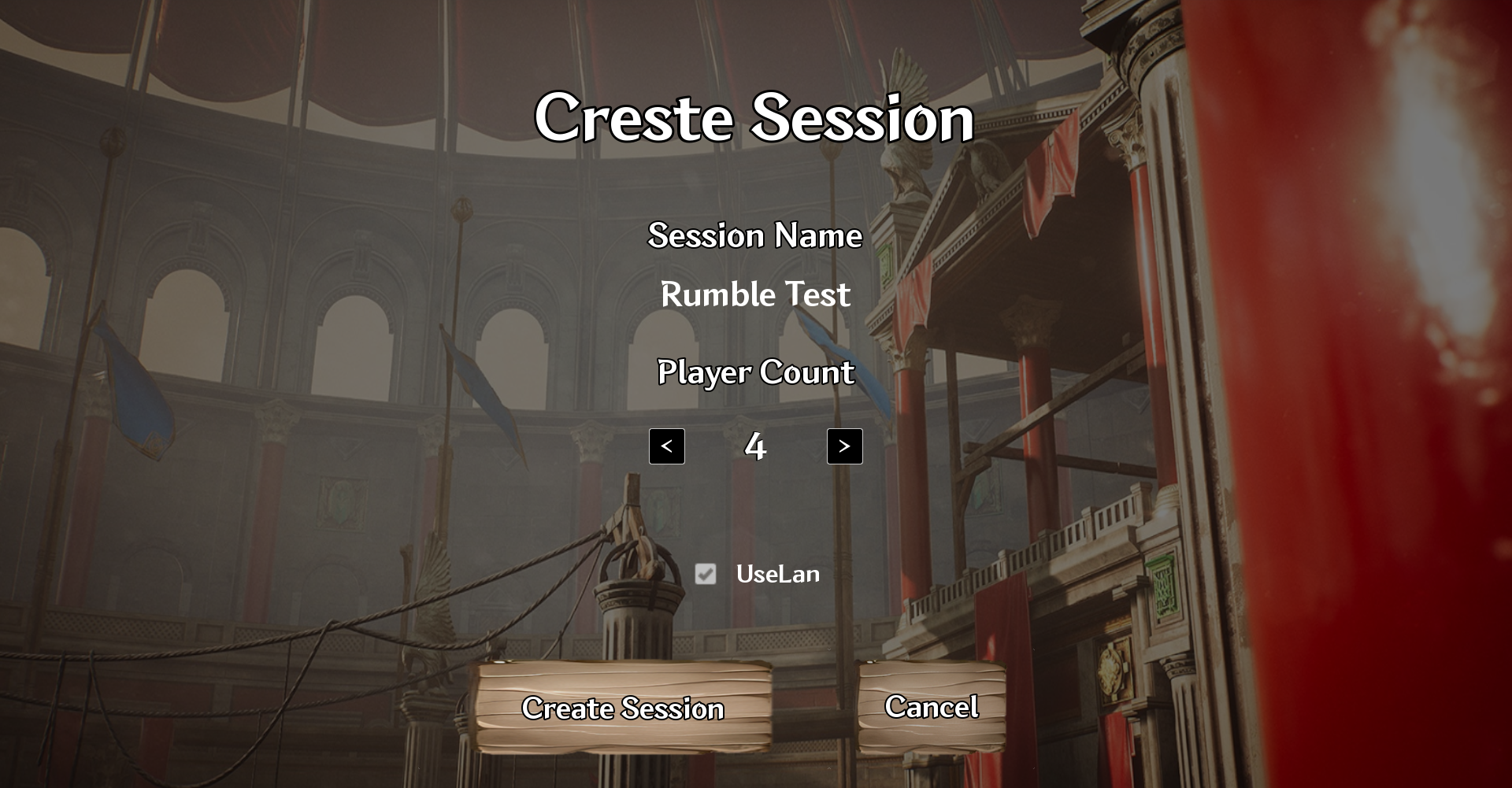Screen dimensions: 1512x788
Task: Edit the Rumble Test session name field
Action: click(755, 295)
